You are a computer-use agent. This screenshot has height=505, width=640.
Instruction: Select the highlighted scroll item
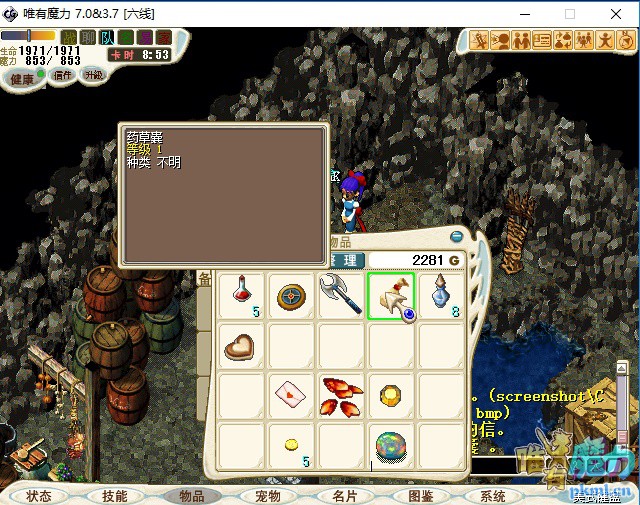pos(392,296)
